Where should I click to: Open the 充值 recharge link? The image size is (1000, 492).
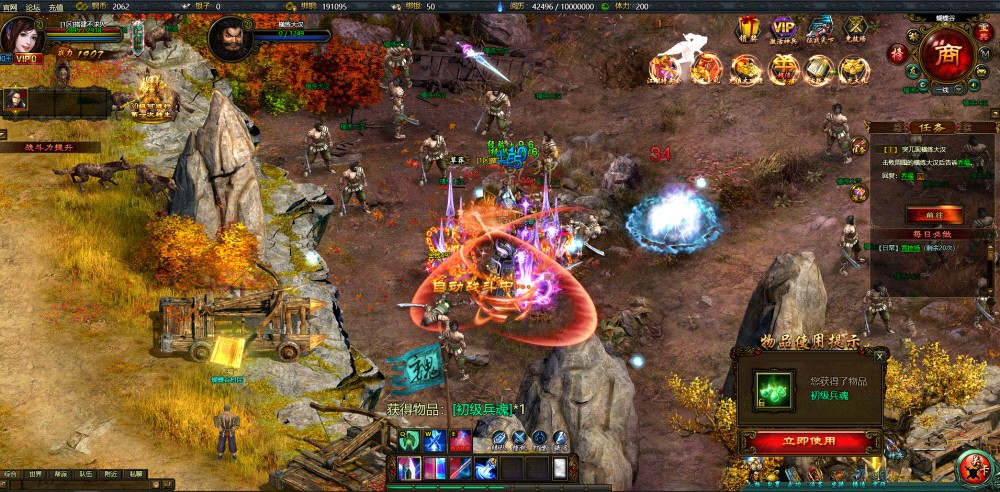click(56, 6)
